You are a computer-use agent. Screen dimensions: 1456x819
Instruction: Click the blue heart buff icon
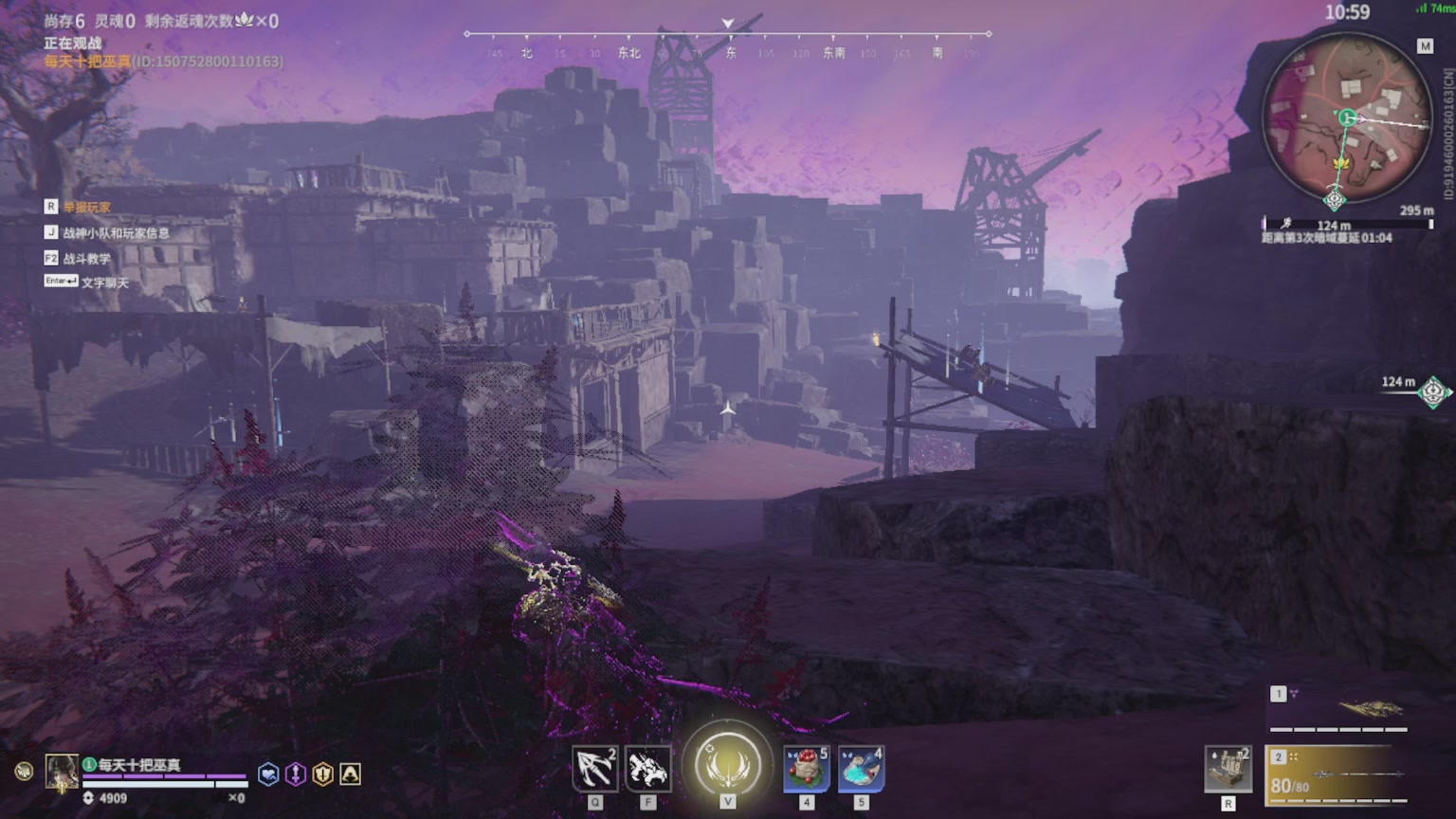tap(269, 774)
